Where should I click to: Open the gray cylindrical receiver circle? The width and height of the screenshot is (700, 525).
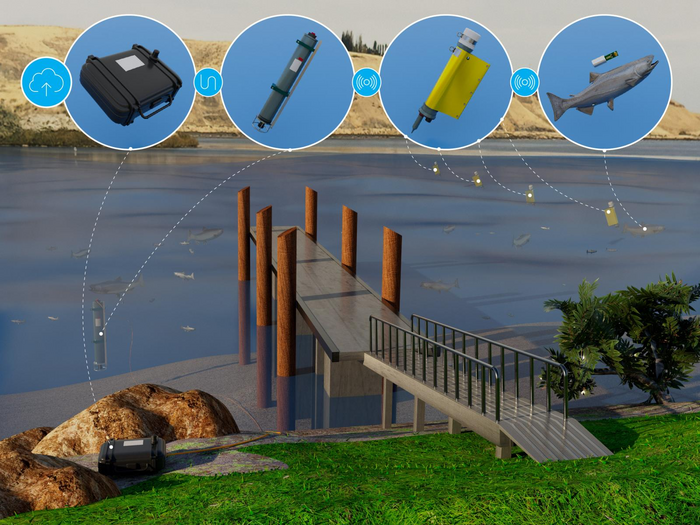(x=287, y=83)
